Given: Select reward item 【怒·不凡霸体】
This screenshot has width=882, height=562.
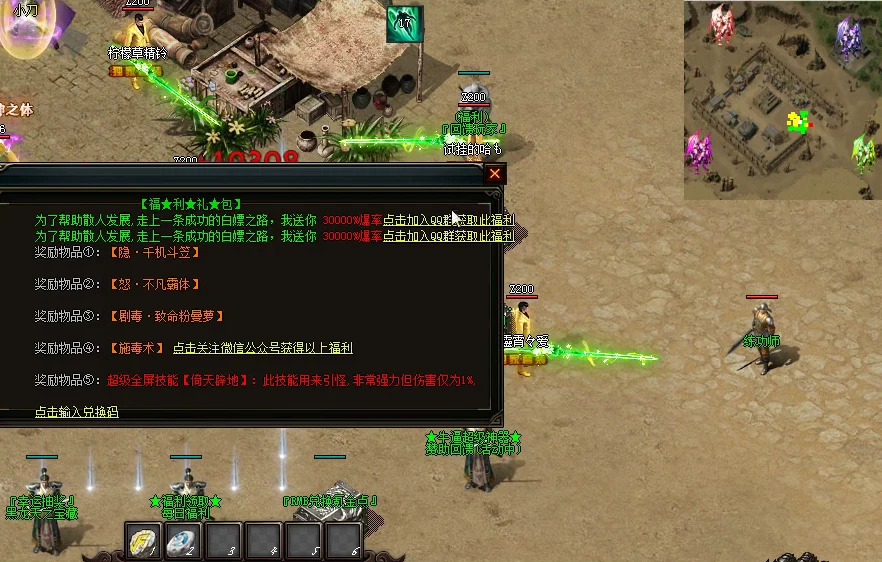Looking at the screenshot, I should pos(154,285).
